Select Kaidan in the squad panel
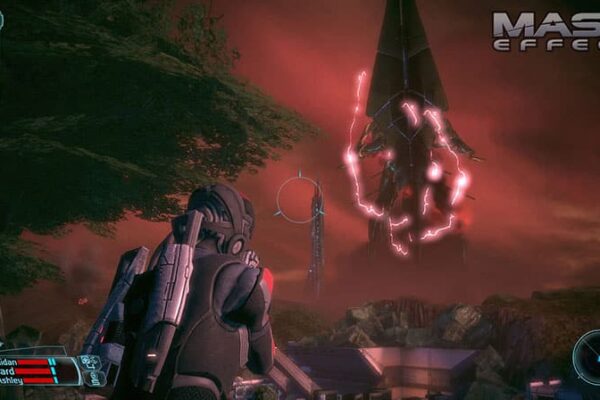The width and height of the screenshot is (600, 400). pyautogui.click(x=12, y=361)
